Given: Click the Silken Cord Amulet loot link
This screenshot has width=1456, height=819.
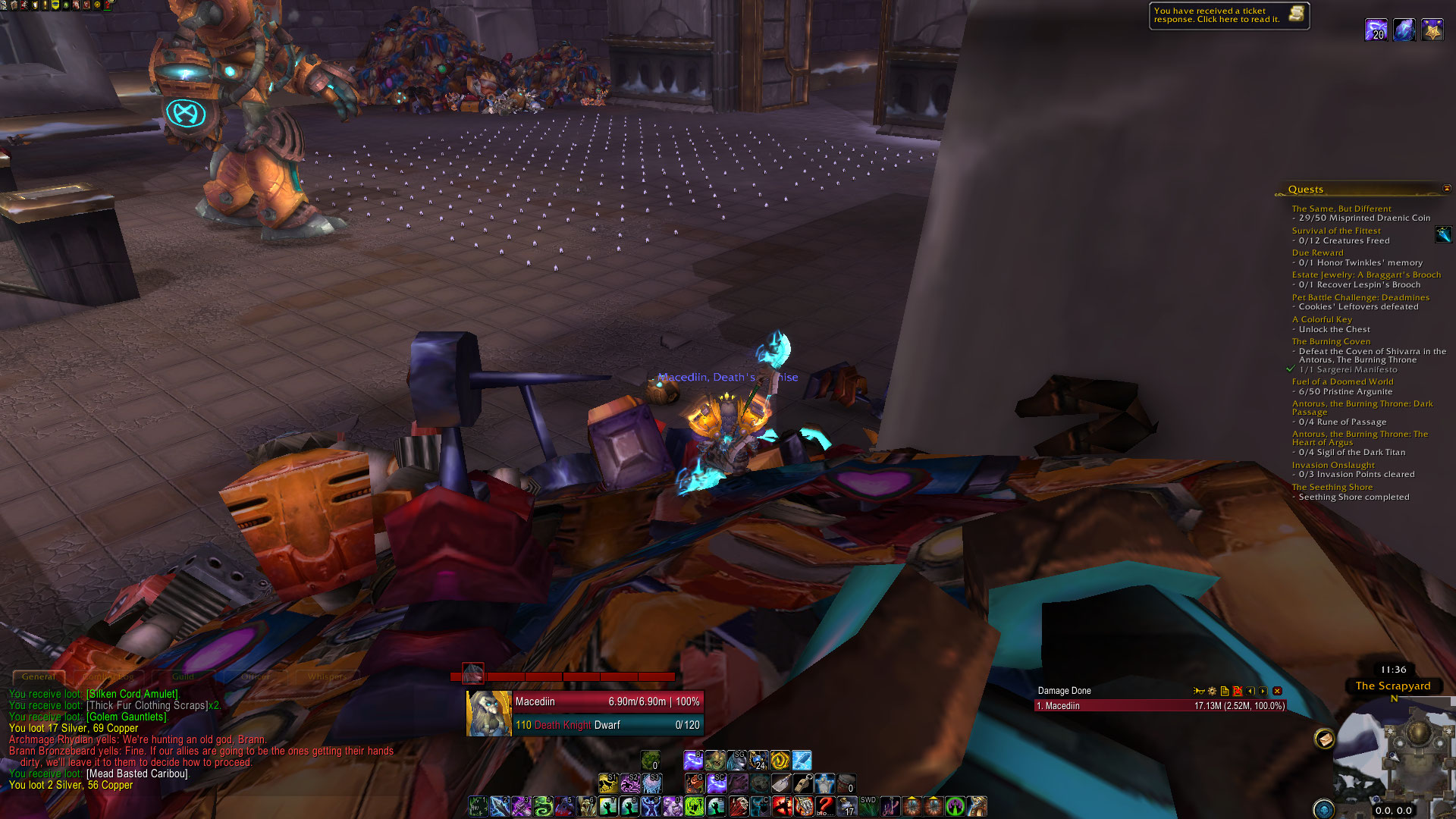Looking at the screenshot, I should pos(133,694).
